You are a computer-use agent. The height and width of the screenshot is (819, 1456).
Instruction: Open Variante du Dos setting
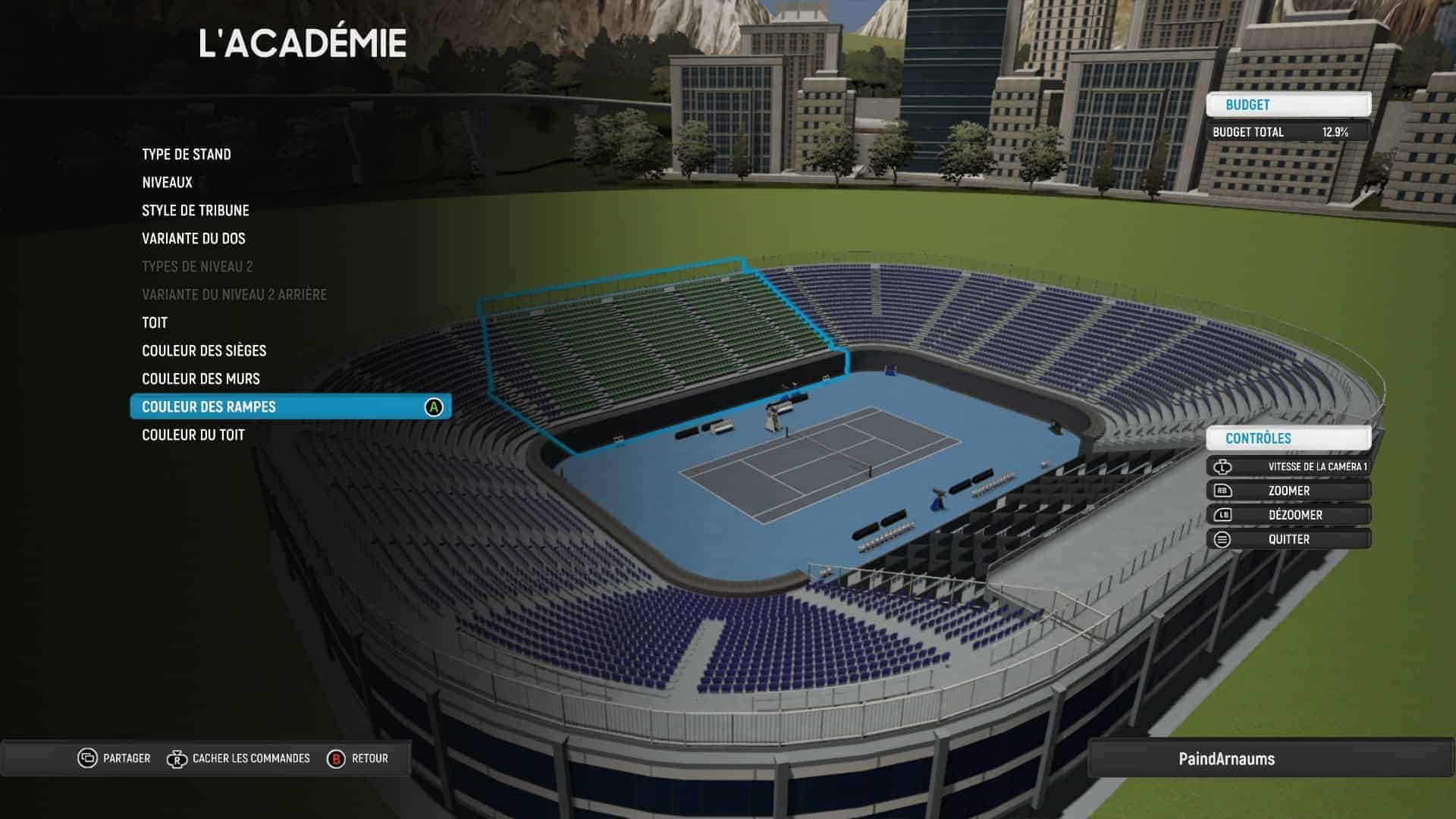193,239
